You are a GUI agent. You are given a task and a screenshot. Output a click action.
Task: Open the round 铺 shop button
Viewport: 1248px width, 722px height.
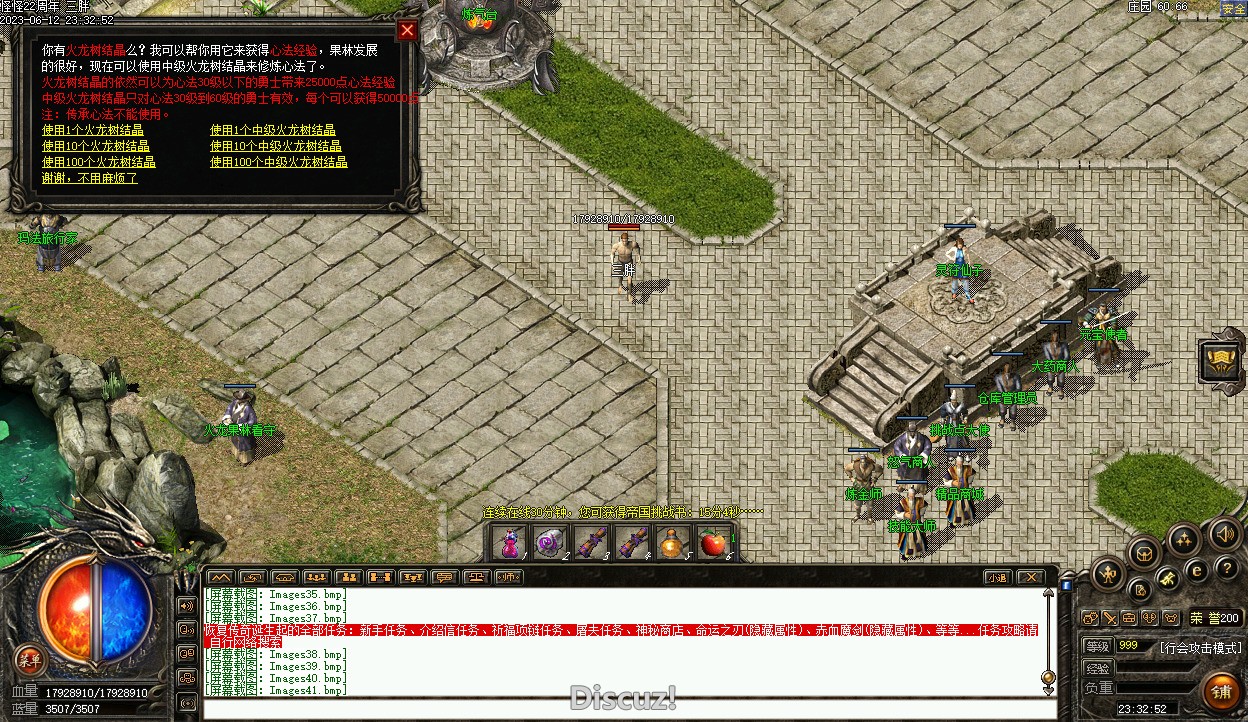pyautogui.click(x=1221, y=691)
